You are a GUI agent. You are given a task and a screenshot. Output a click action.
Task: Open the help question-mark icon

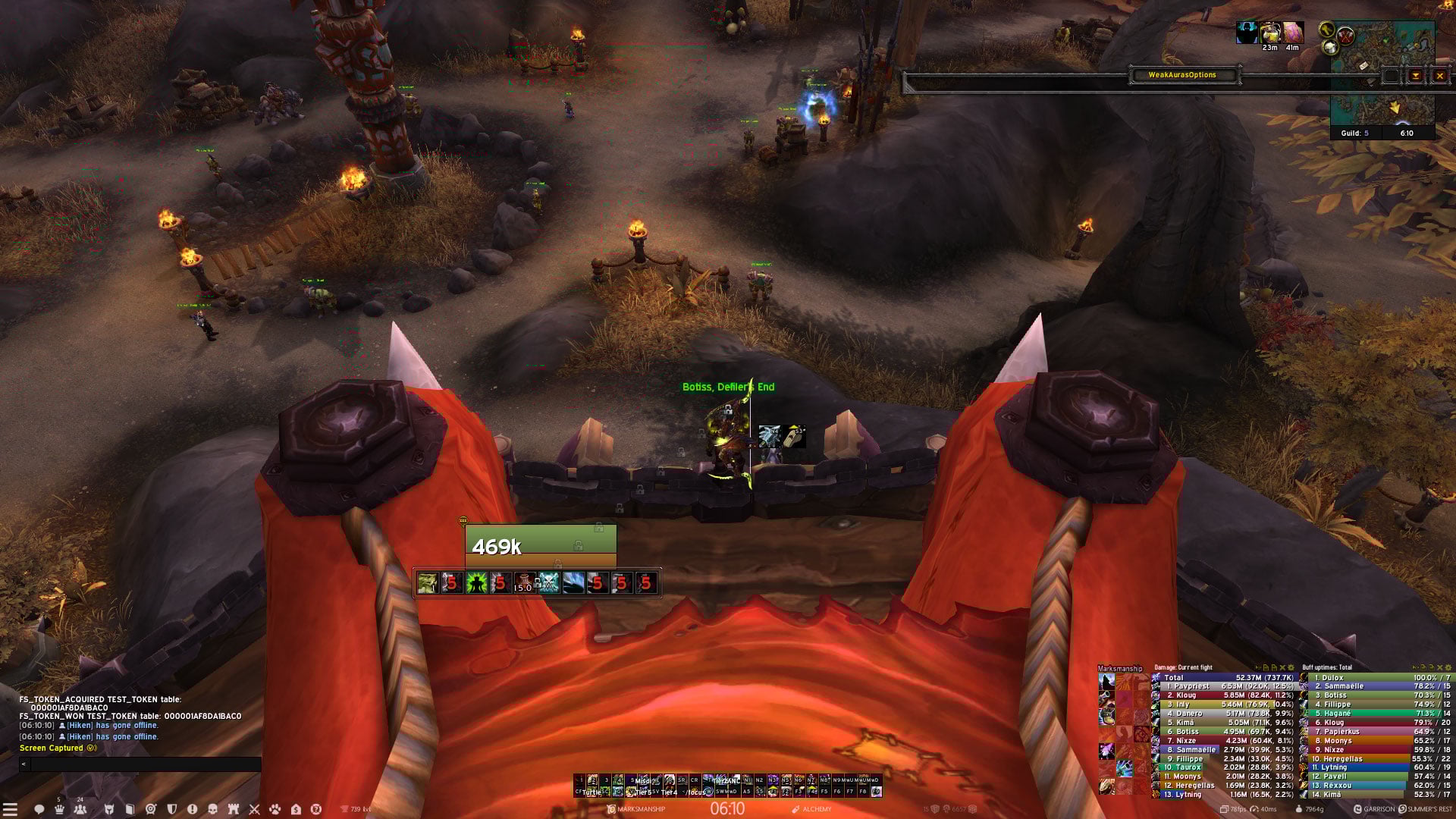(x=316, y=809)
